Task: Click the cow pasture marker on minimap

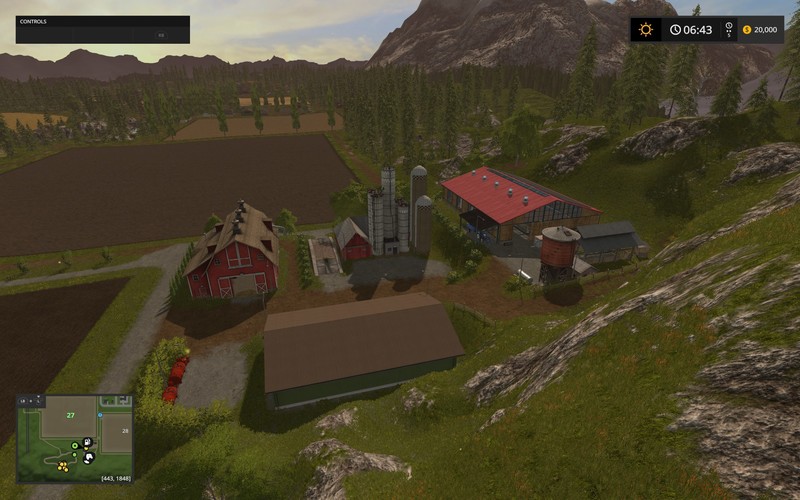Action: (x=88, y=458)
